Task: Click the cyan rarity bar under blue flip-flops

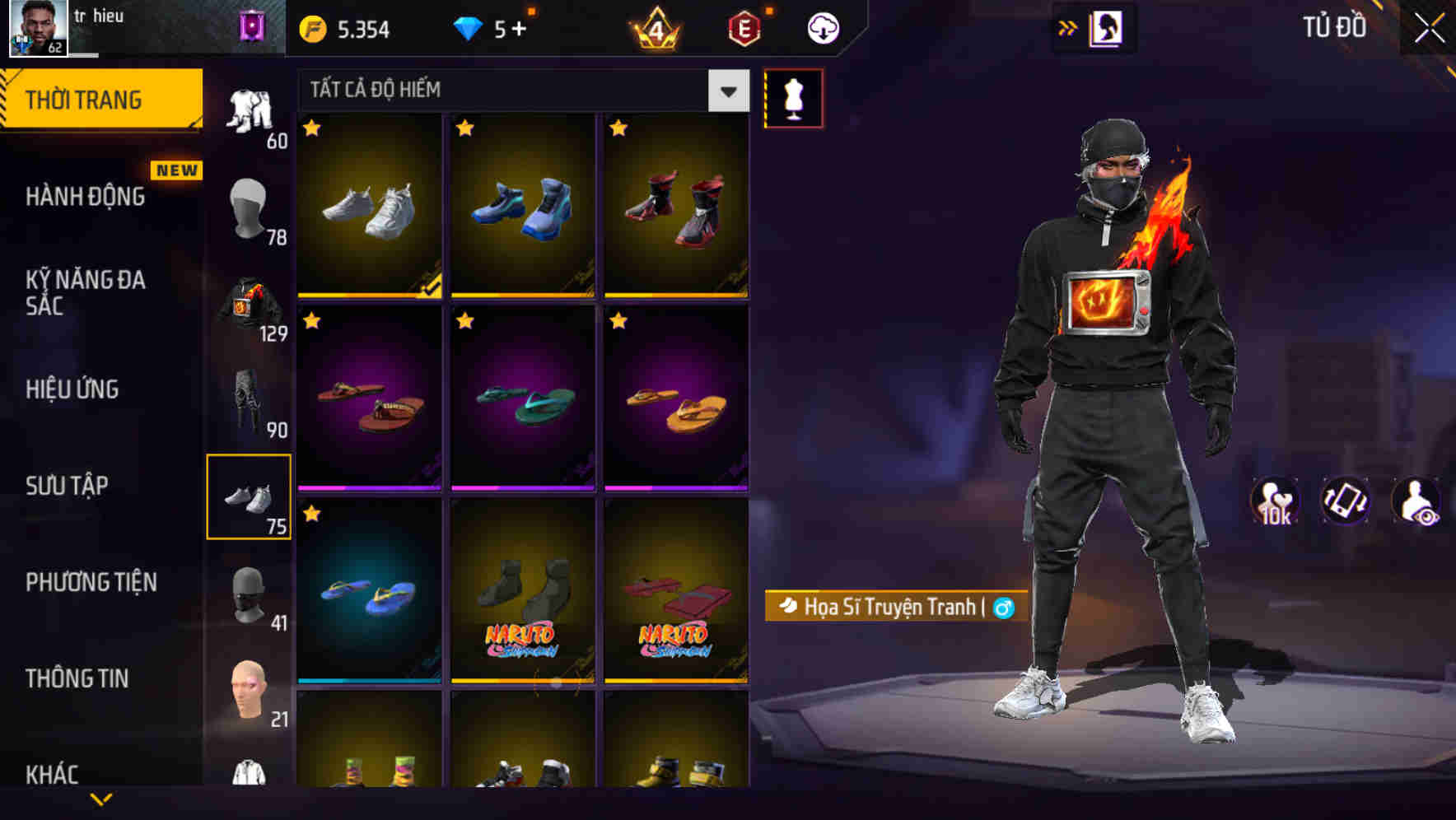Action: (x=369, y=681)
